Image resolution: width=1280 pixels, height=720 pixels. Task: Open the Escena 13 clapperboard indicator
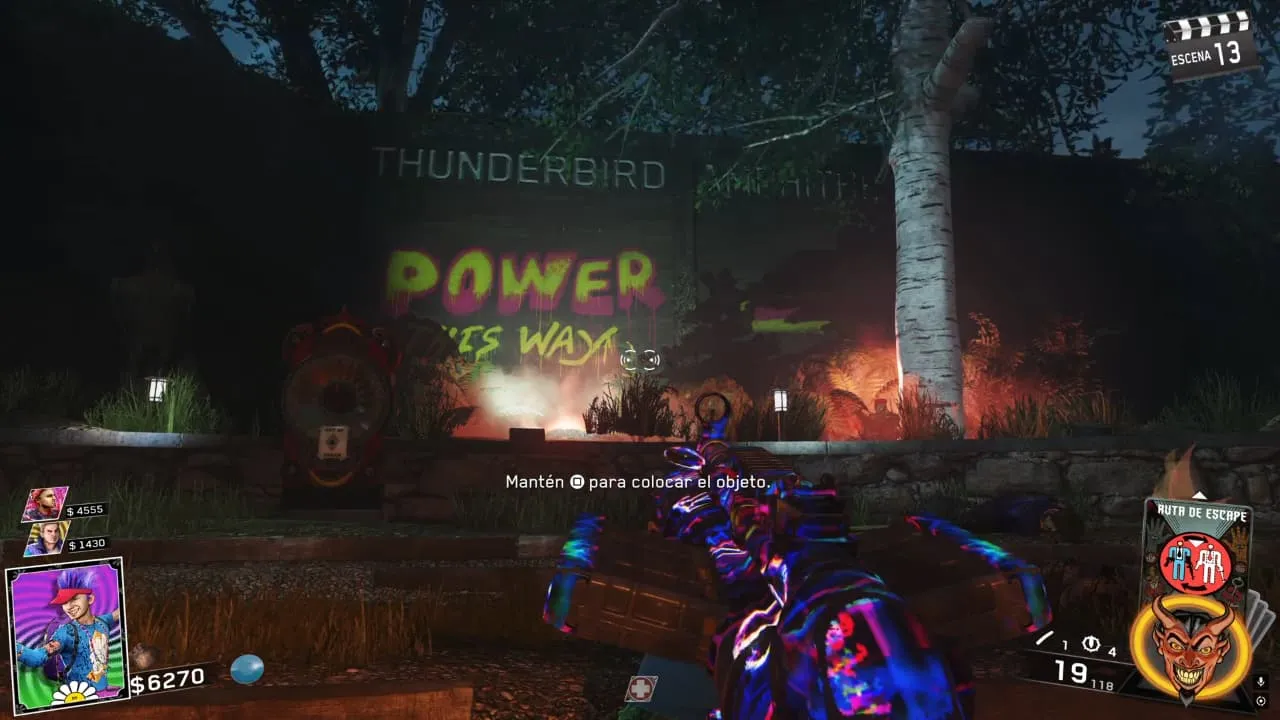[1211, 43]
